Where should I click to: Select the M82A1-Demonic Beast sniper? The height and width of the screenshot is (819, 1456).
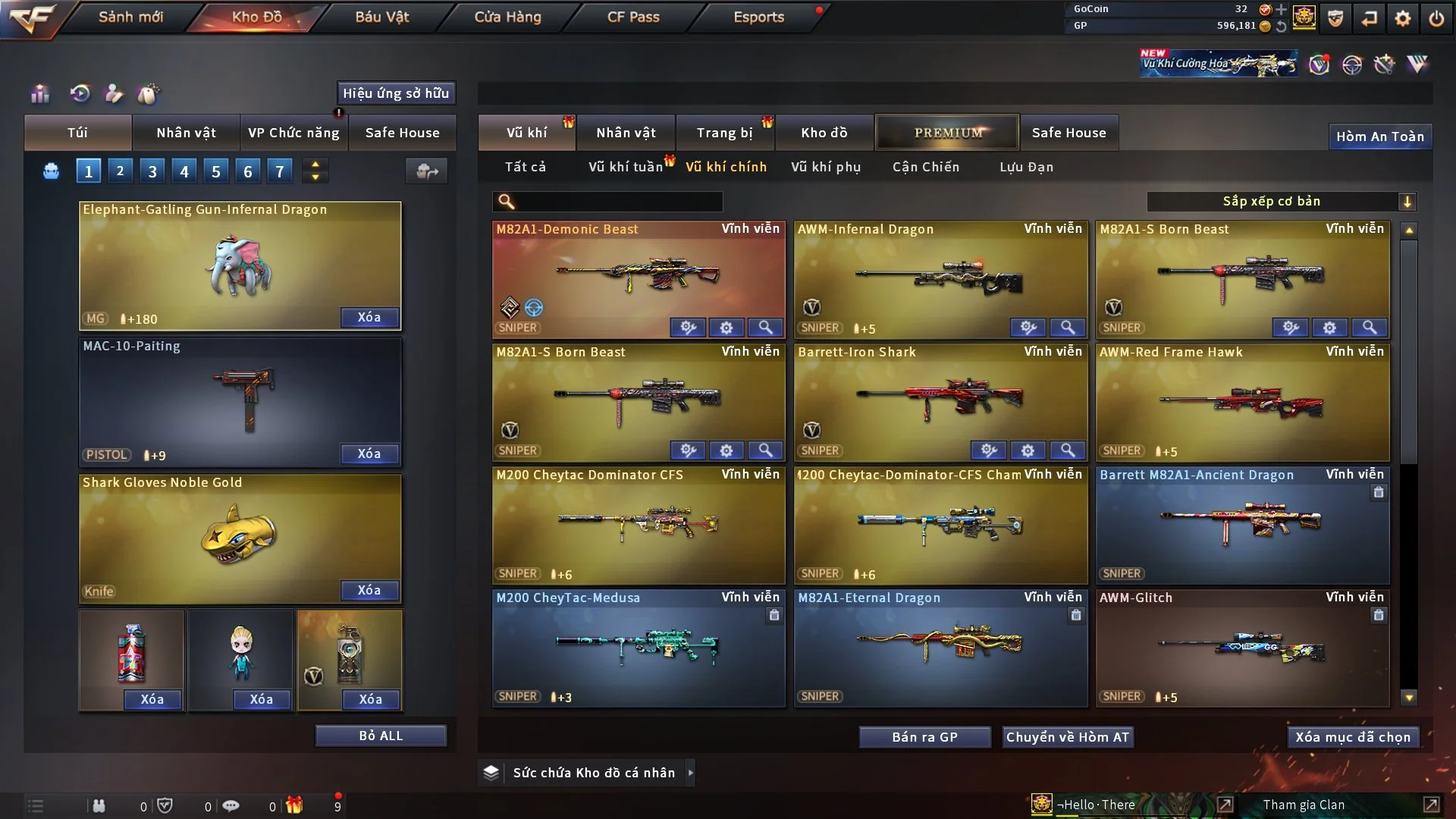coord(638,277)
